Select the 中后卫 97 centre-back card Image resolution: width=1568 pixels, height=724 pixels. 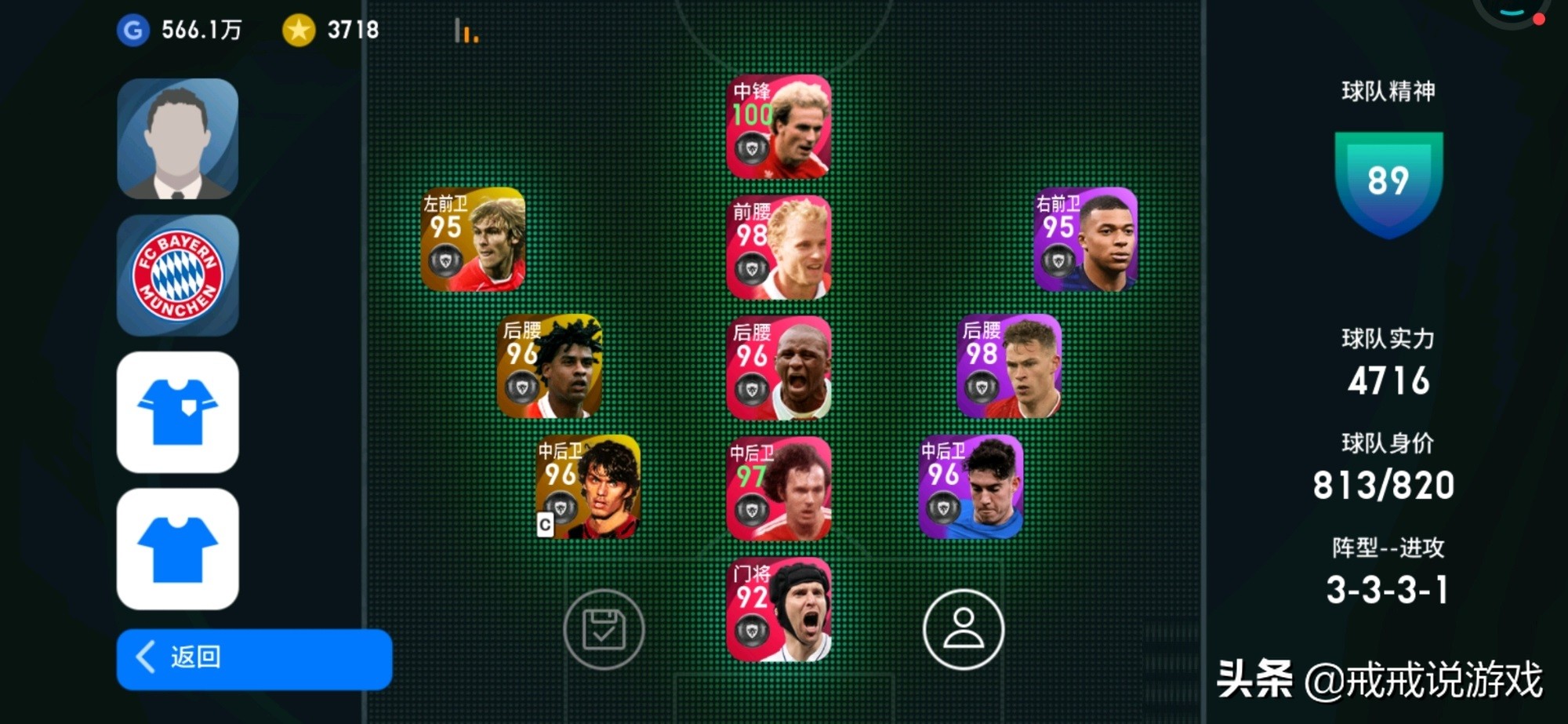tap(779, 489)
